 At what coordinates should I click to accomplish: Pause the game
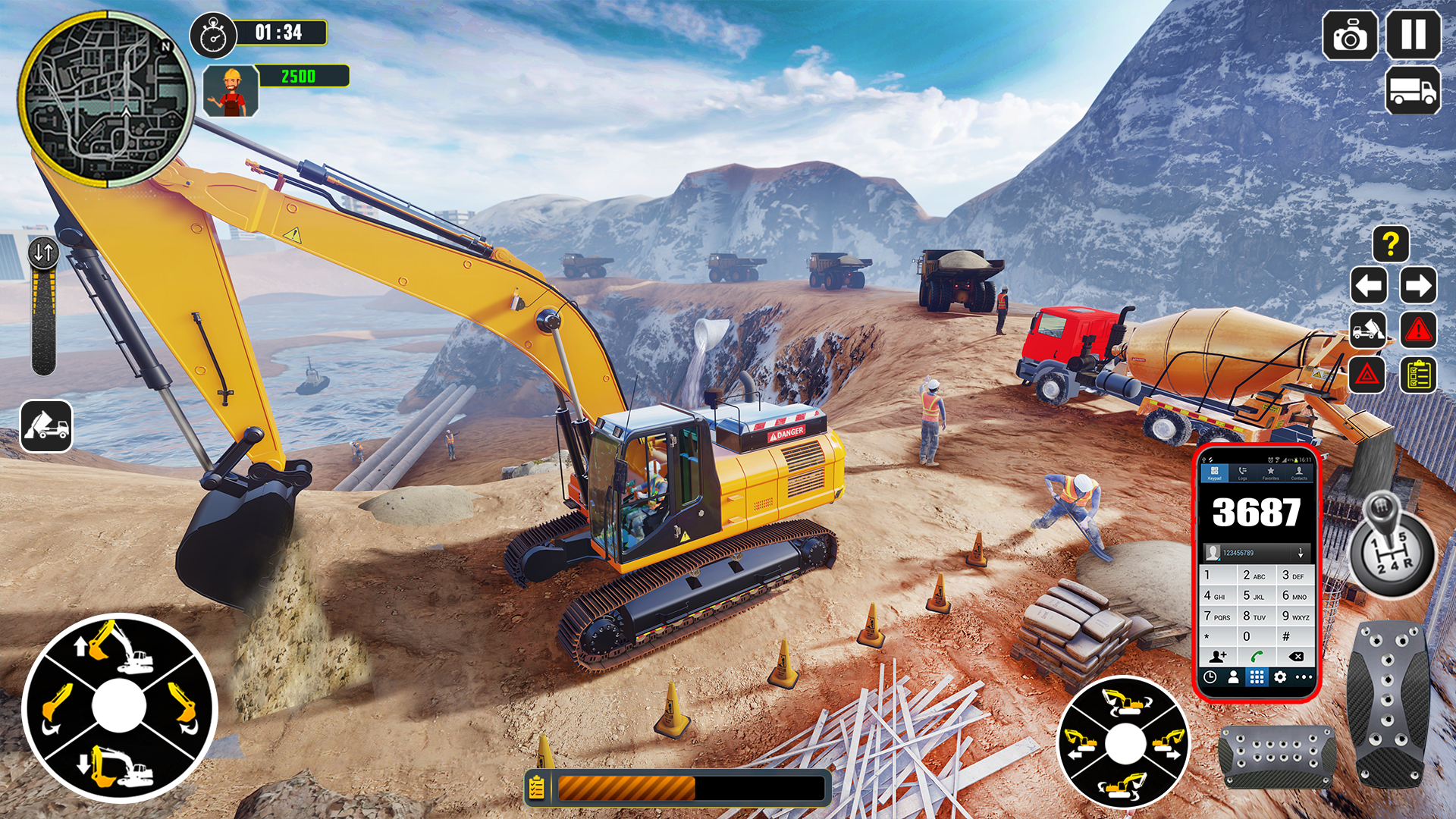(1414, 35)
